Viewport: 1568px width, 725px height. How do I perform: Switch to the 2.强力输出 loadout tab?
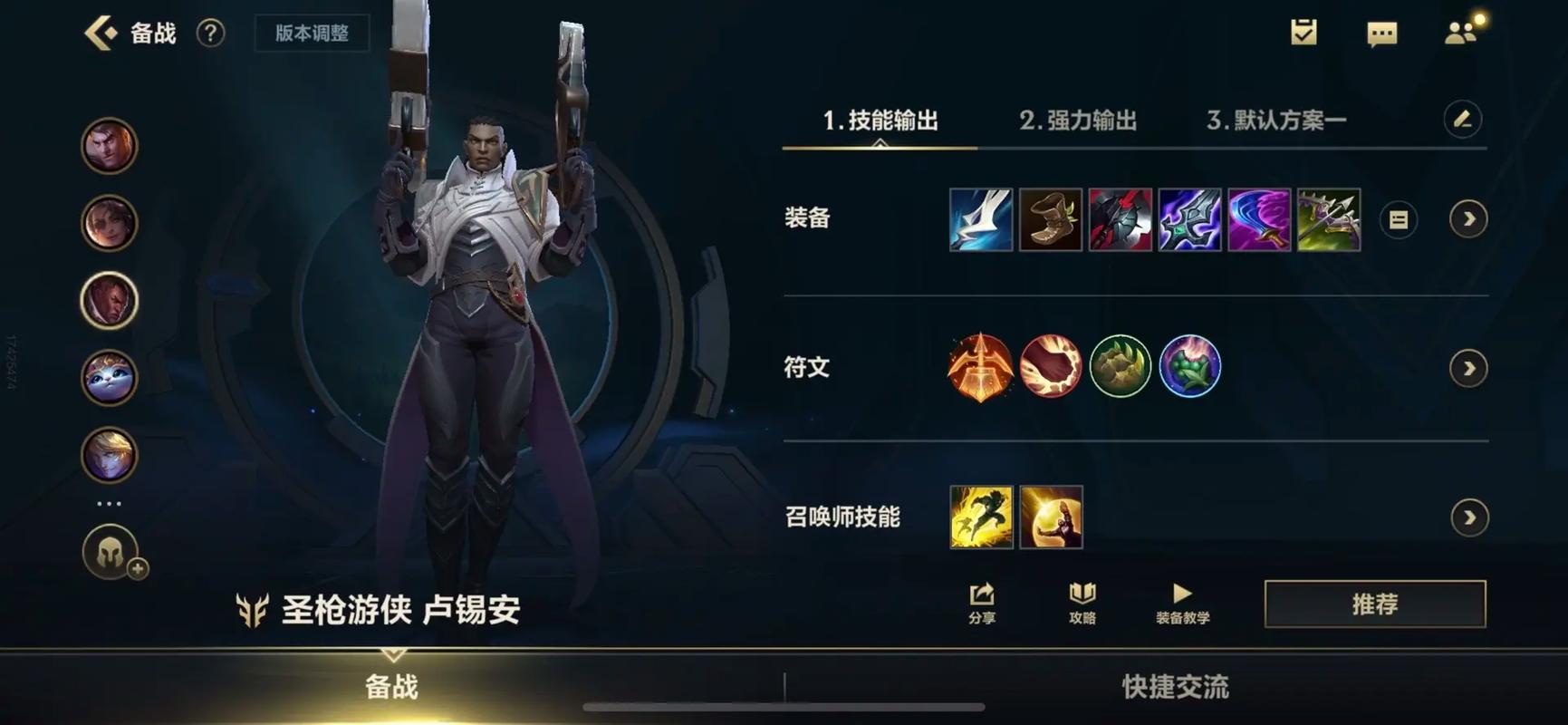(1080, 120)
